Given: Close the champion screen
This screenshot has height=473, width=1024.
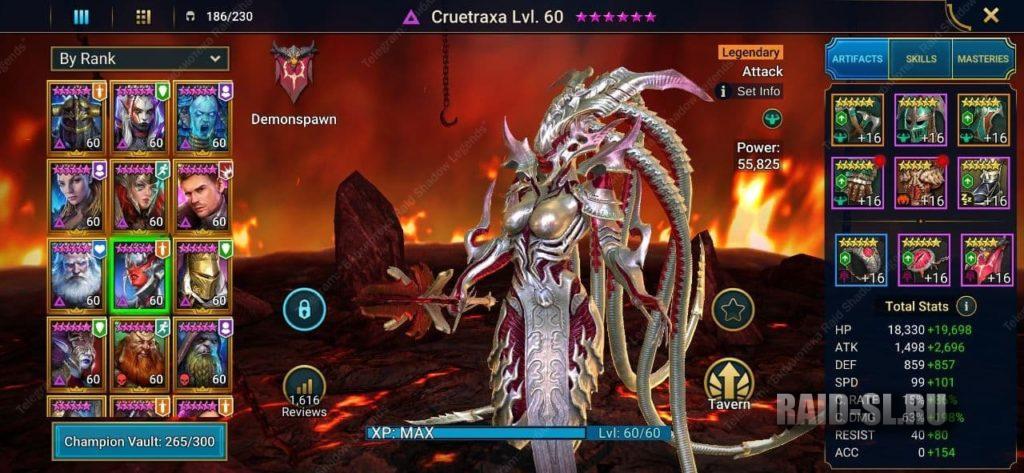Looking at the screenshot, I should (990, 15).
